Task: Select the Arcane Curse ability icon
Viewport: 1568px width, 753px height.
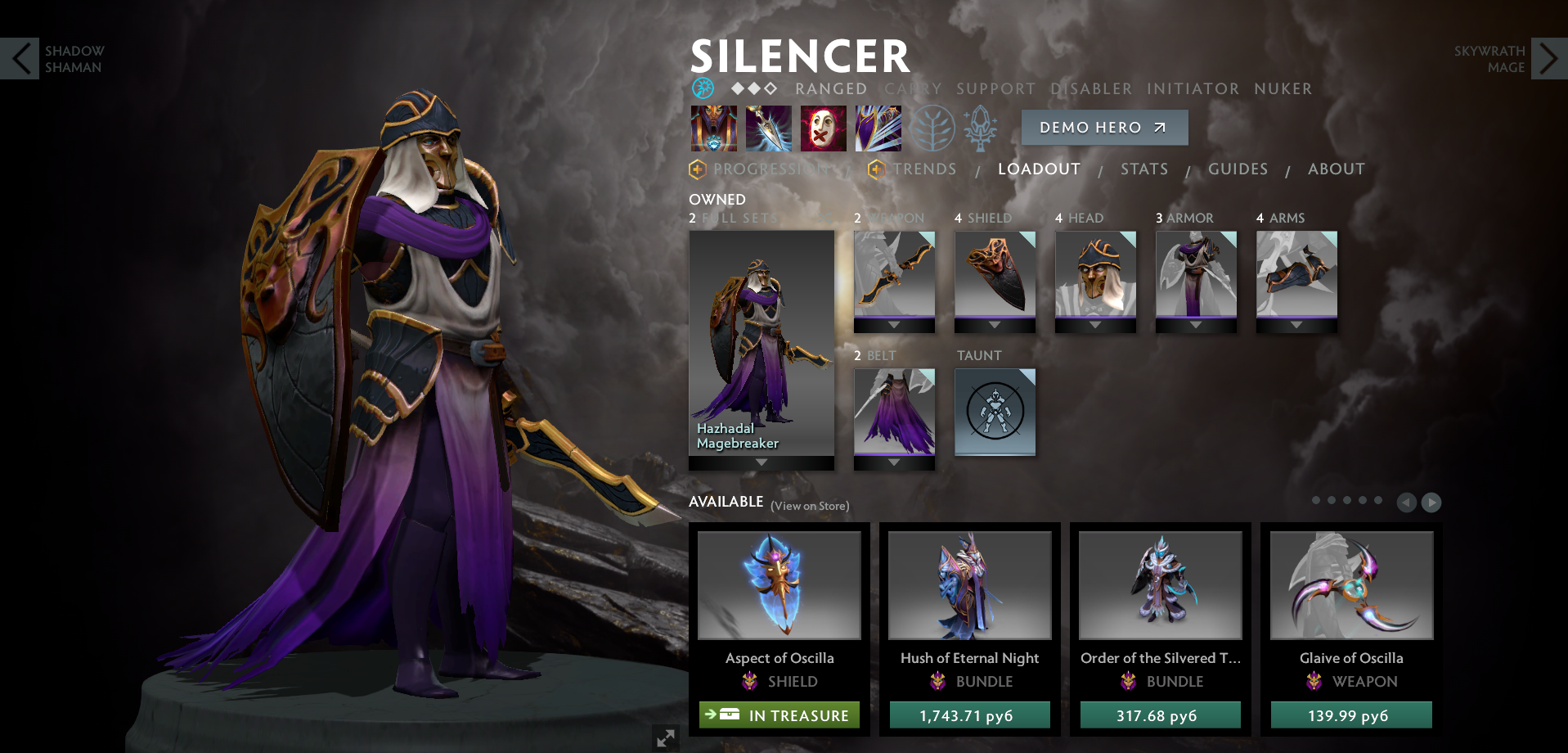Action: pos(713,128)
